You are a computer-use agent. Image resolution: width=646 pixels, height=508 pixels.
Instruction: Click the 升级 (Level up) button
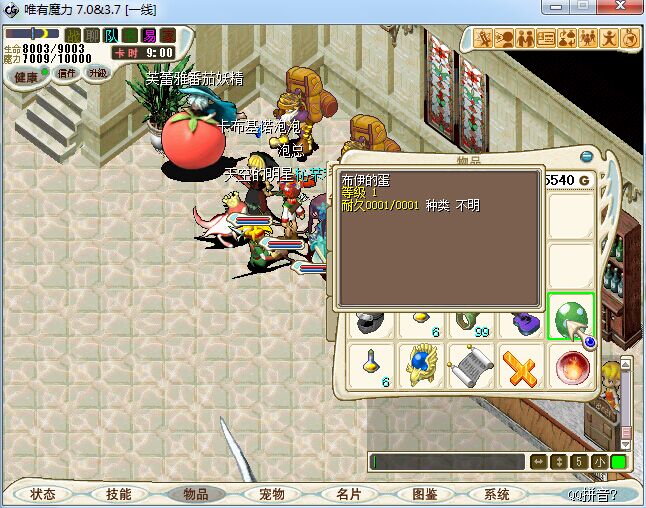(97, 73)
